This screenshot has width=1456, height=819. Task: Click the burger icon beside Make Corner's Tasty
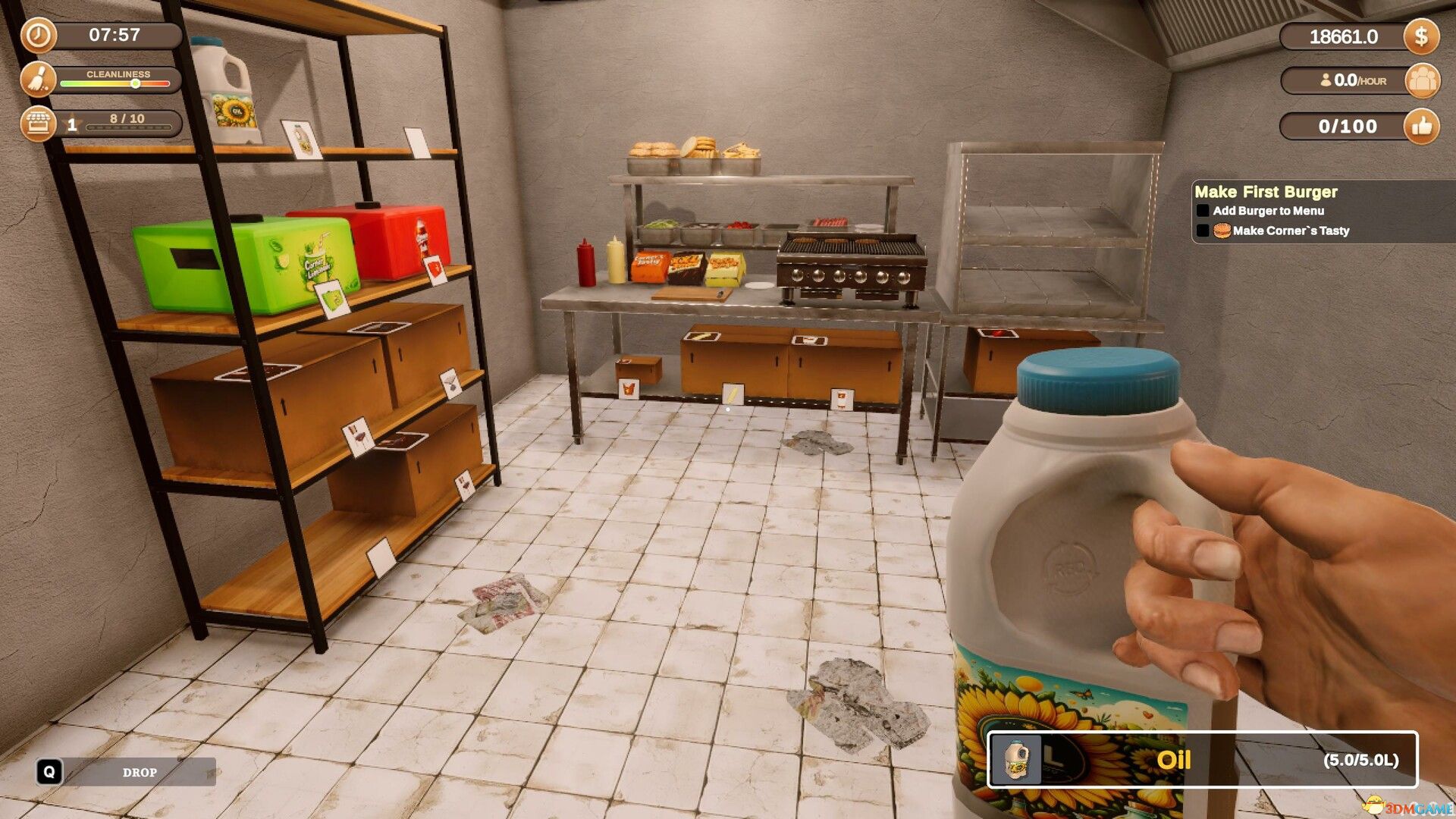click(1222, 231)
